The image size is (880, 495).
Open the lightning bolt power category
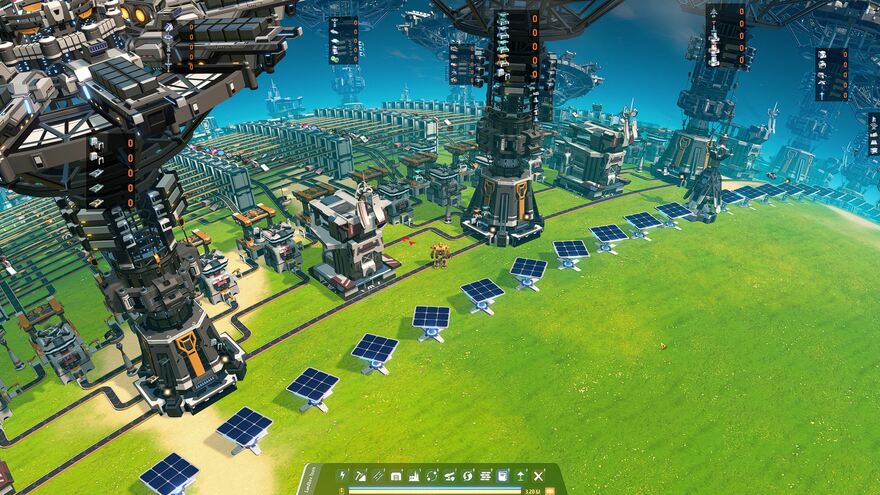343,475
